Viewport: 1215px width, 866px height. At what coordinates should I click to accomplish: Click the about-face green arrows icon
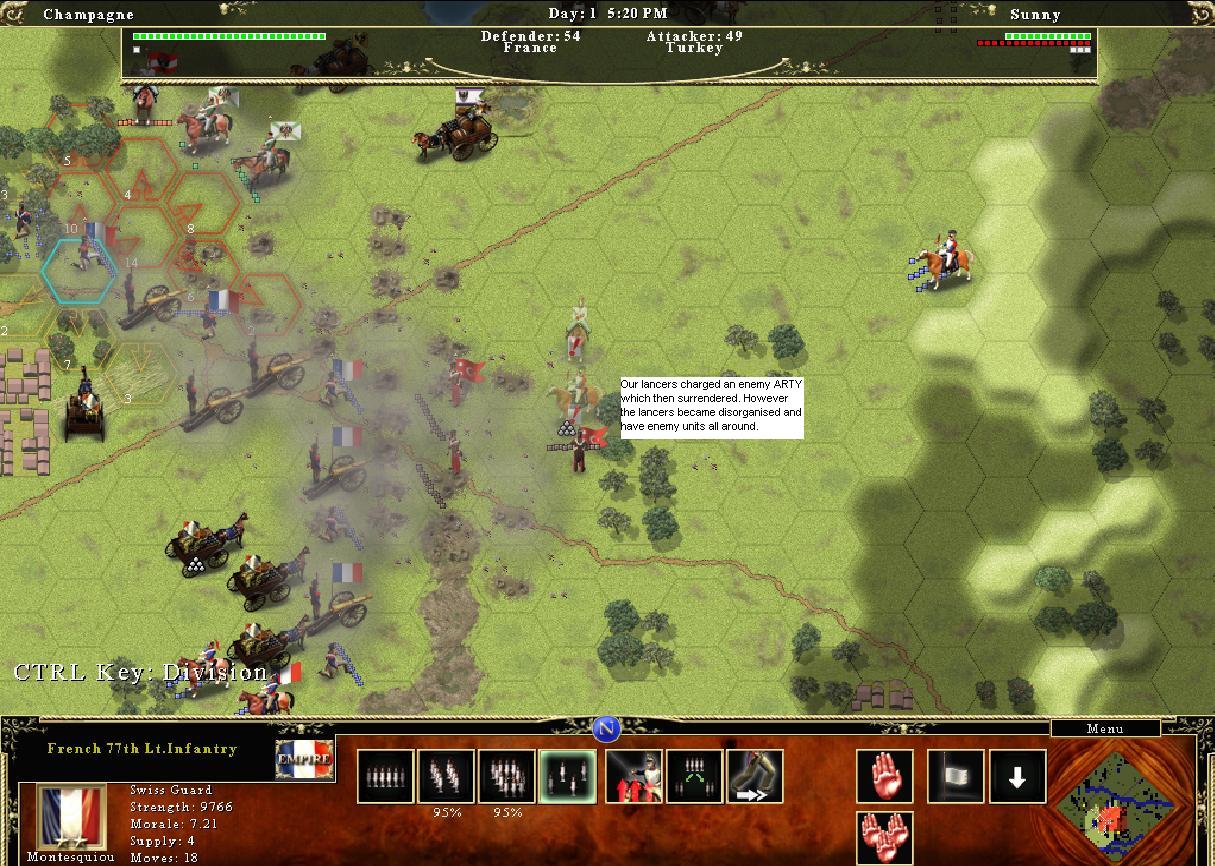694,777
